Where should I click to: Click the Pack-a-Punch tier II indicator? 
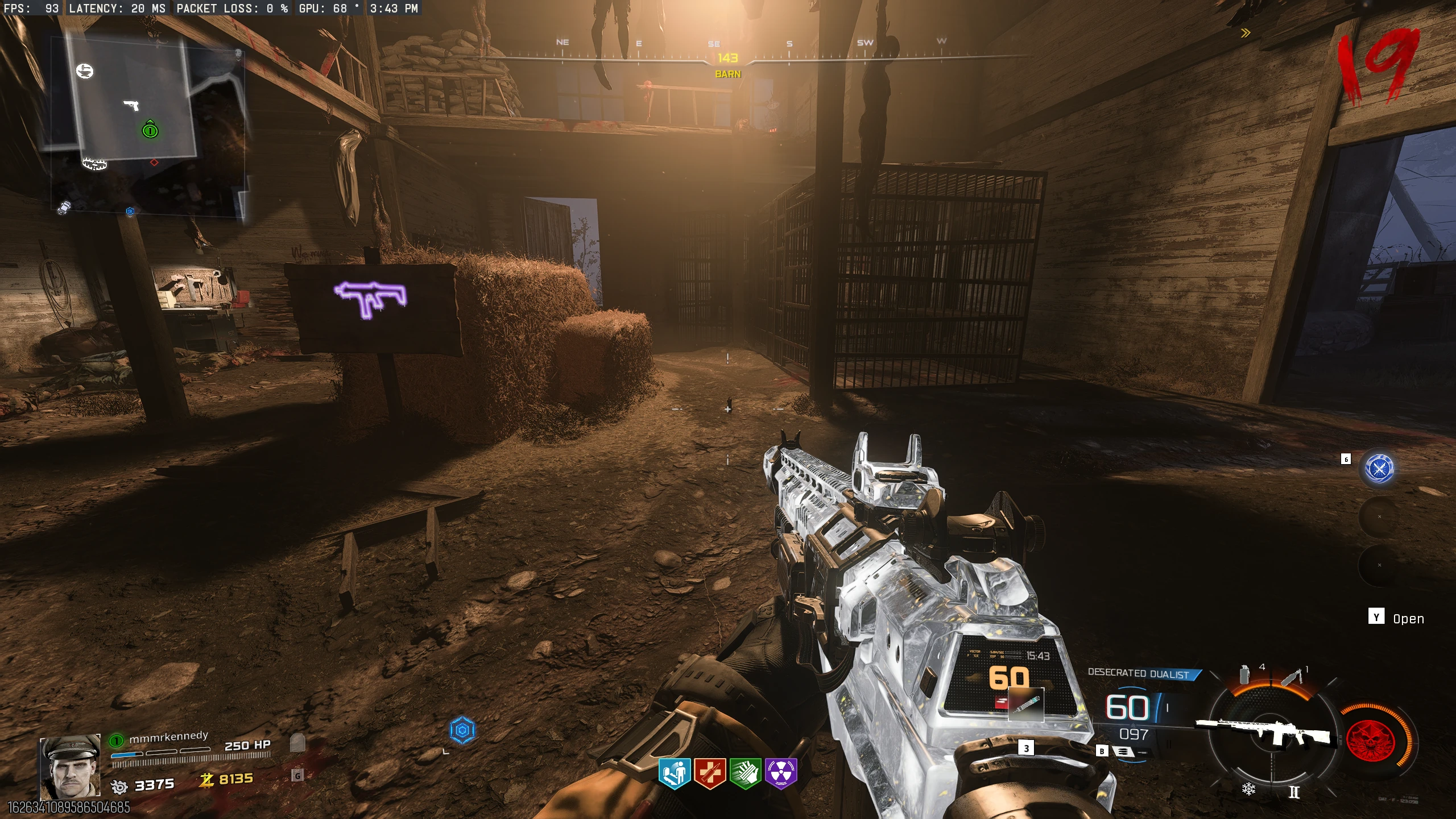click(1294, 792)
